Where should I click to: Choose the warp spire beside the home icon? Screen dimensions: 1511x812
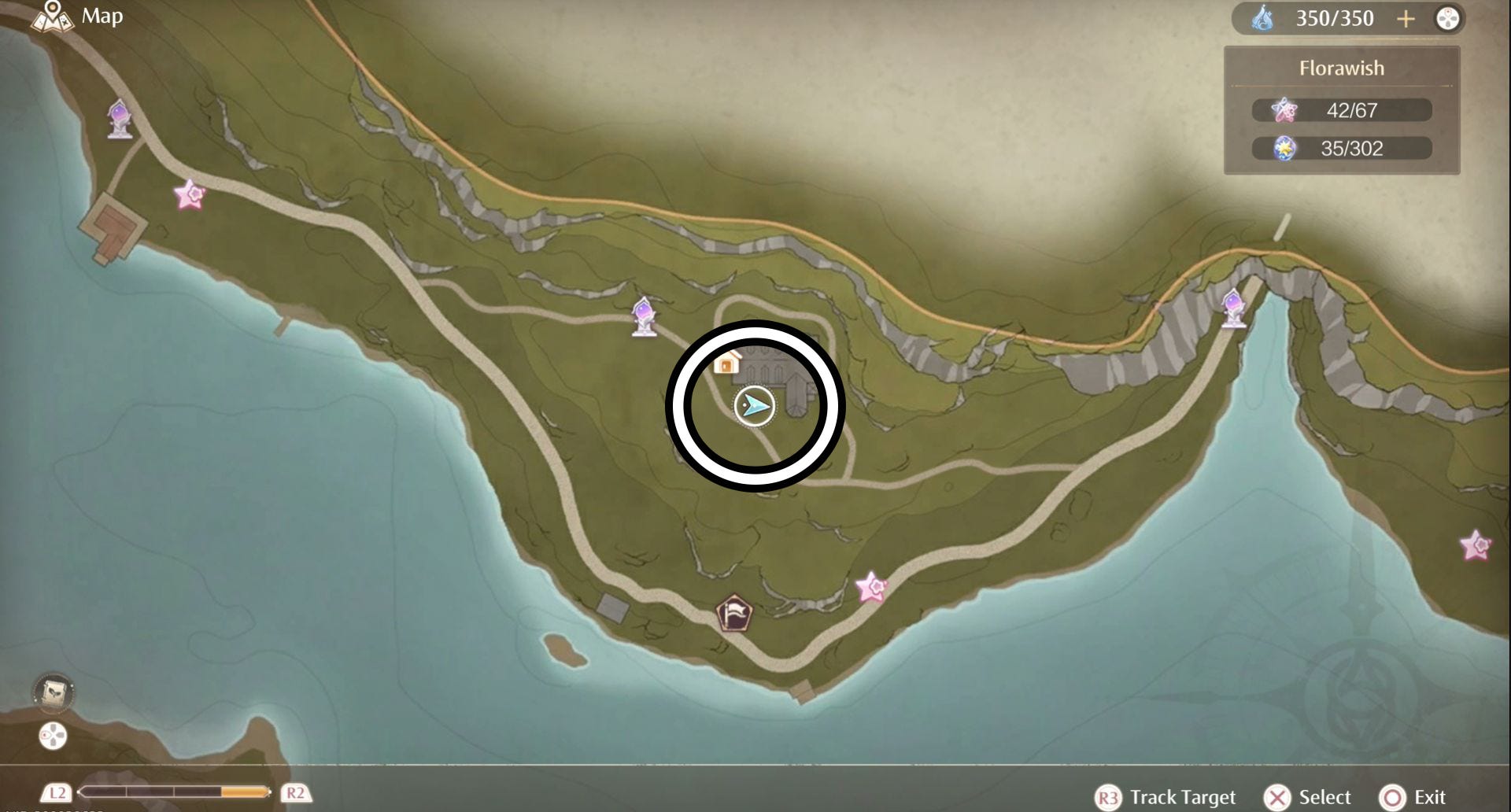pyautogui.click(x=645, y=316)
